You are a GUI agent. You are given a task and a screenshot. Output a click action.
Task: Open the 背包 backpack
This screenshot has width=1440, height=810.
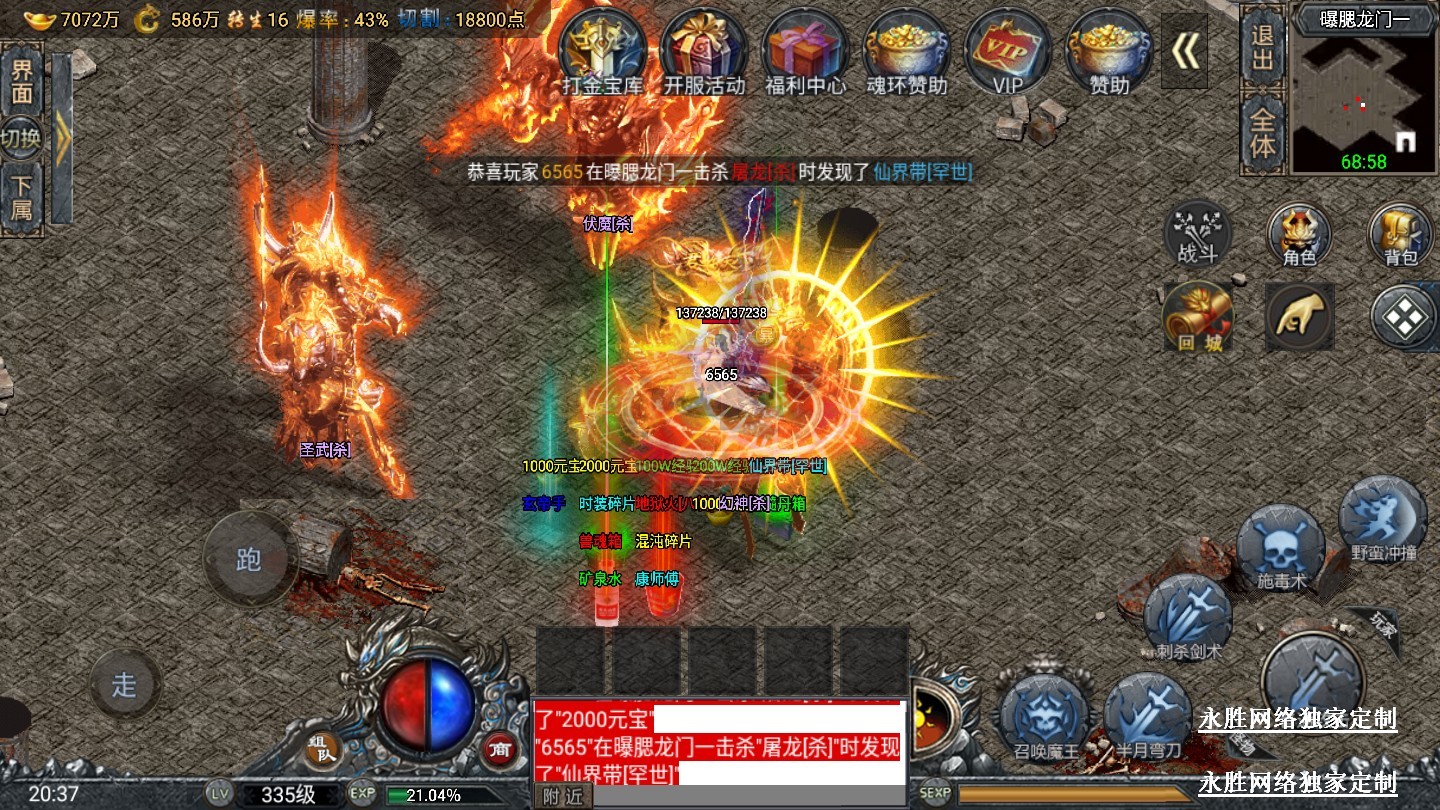point(1401,236)
